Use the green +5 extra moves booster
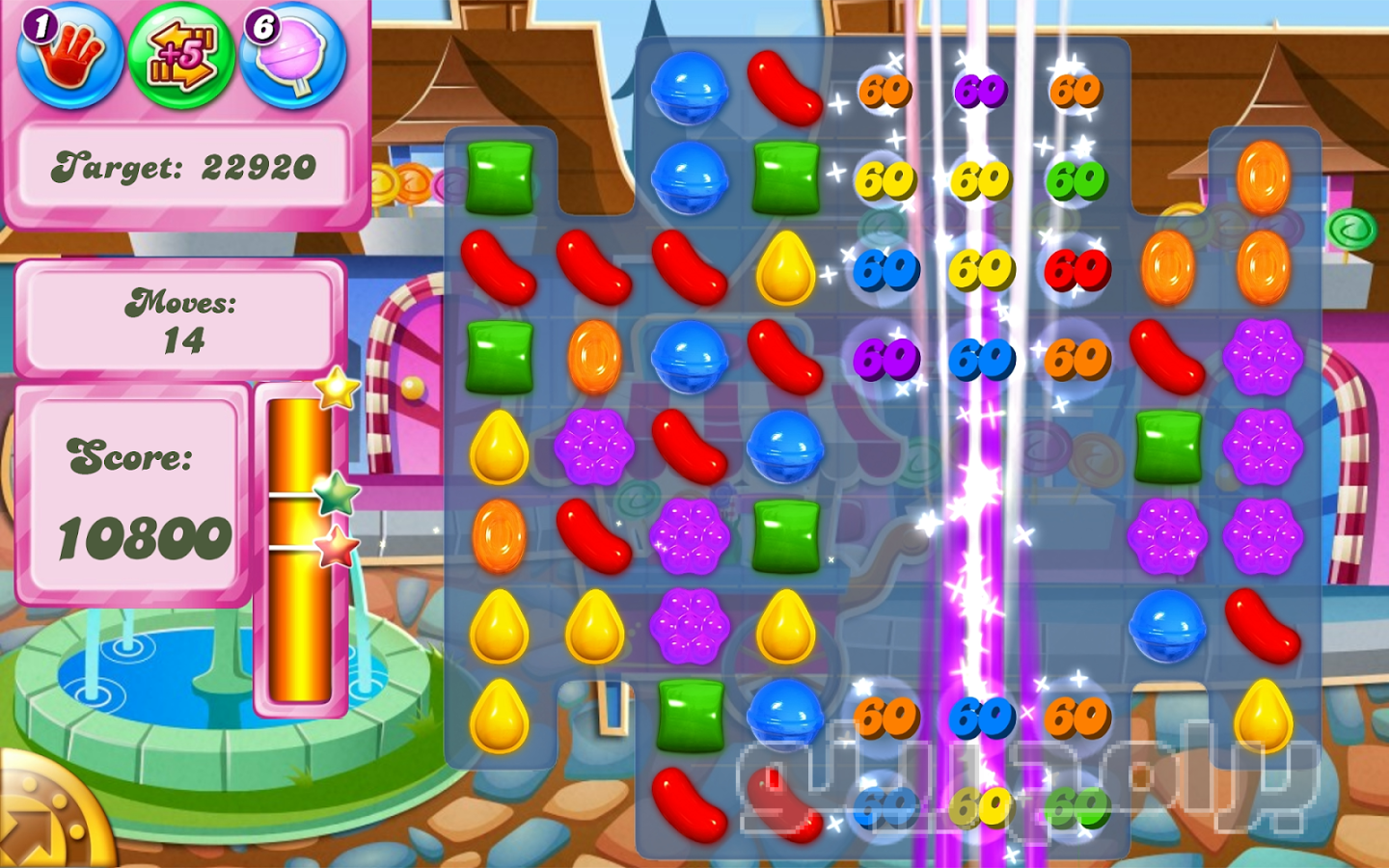The height and width of the screenshot is (868, 1389). [x=181, y=56]
